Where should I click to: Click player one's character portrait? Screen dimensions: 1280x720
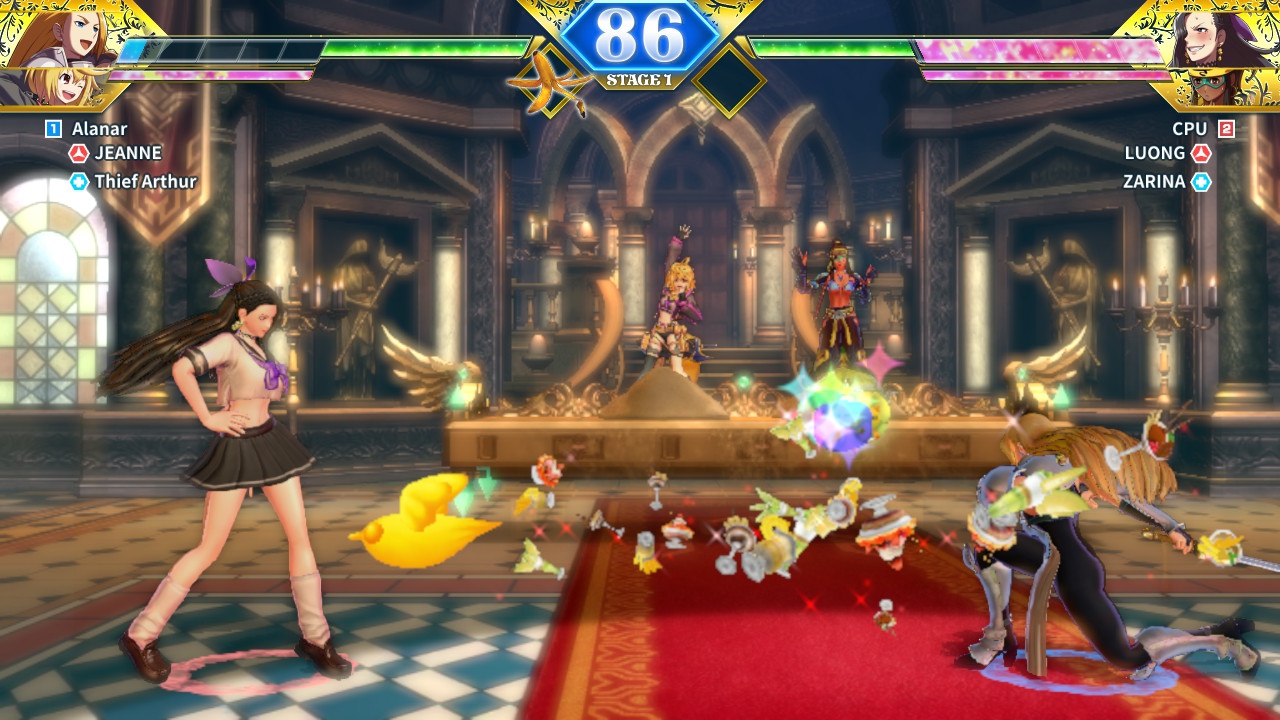point(58,52)
